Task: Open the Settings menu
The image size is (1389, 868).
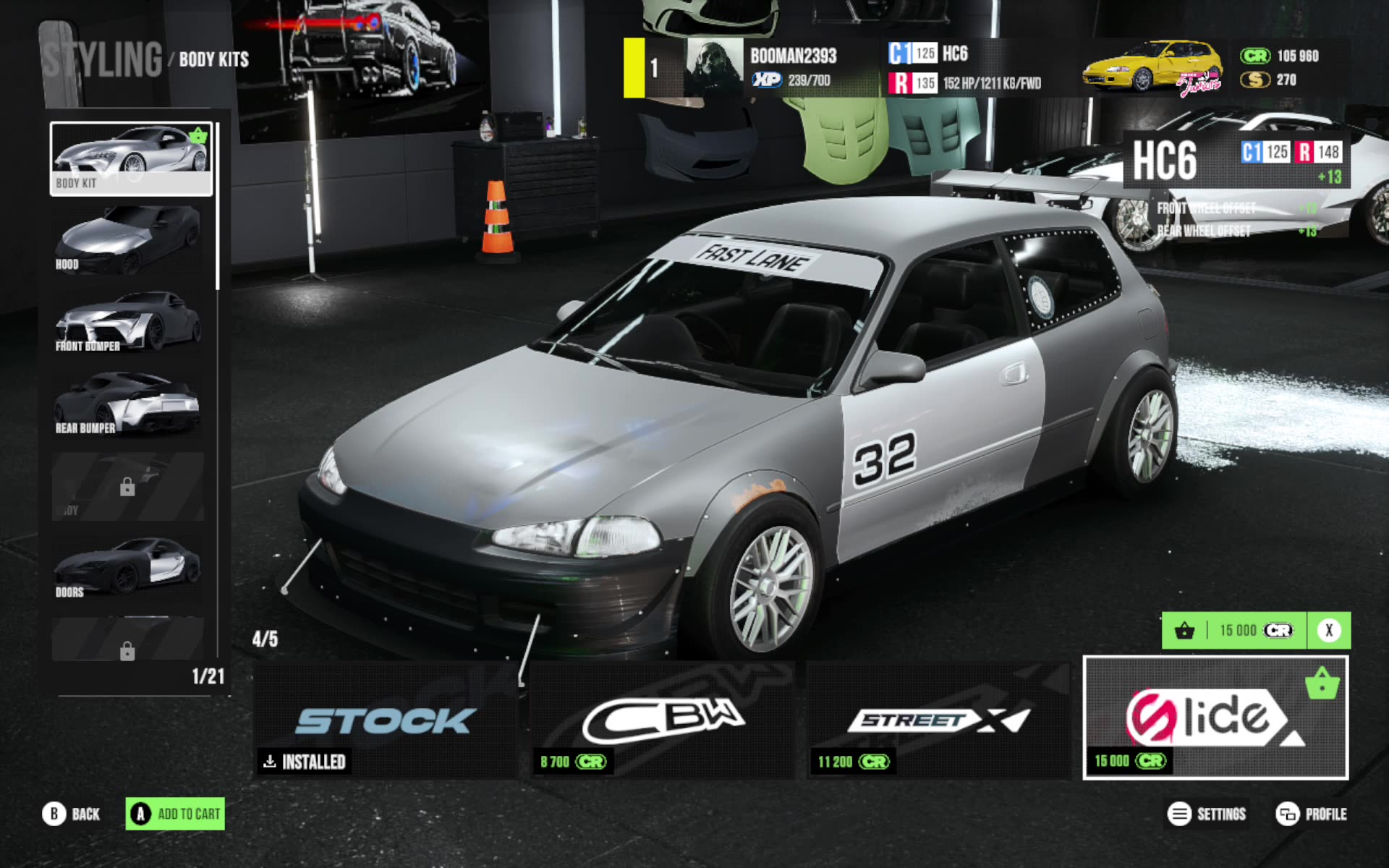Action: point(1207,814)
